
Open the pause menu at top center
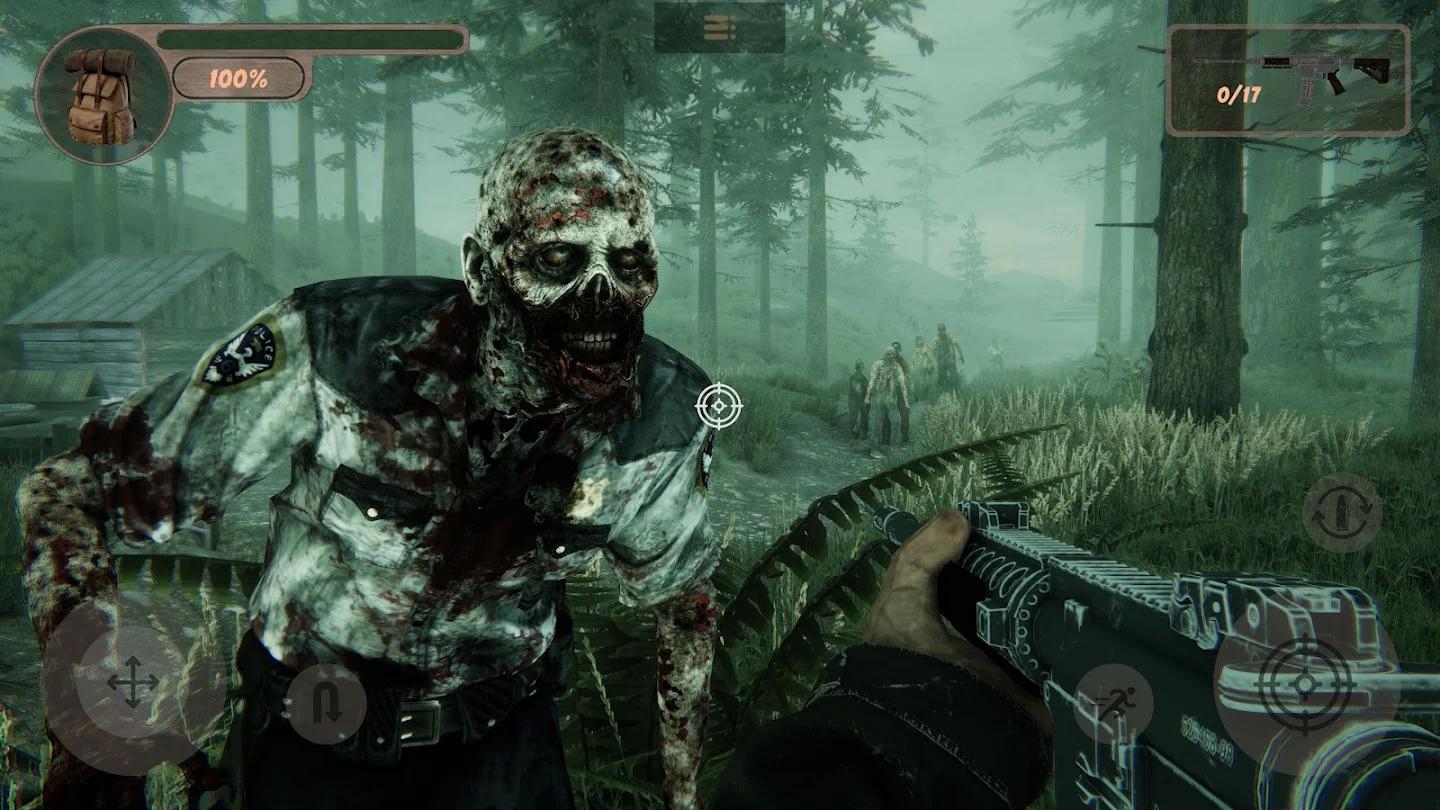coord(719,28)
